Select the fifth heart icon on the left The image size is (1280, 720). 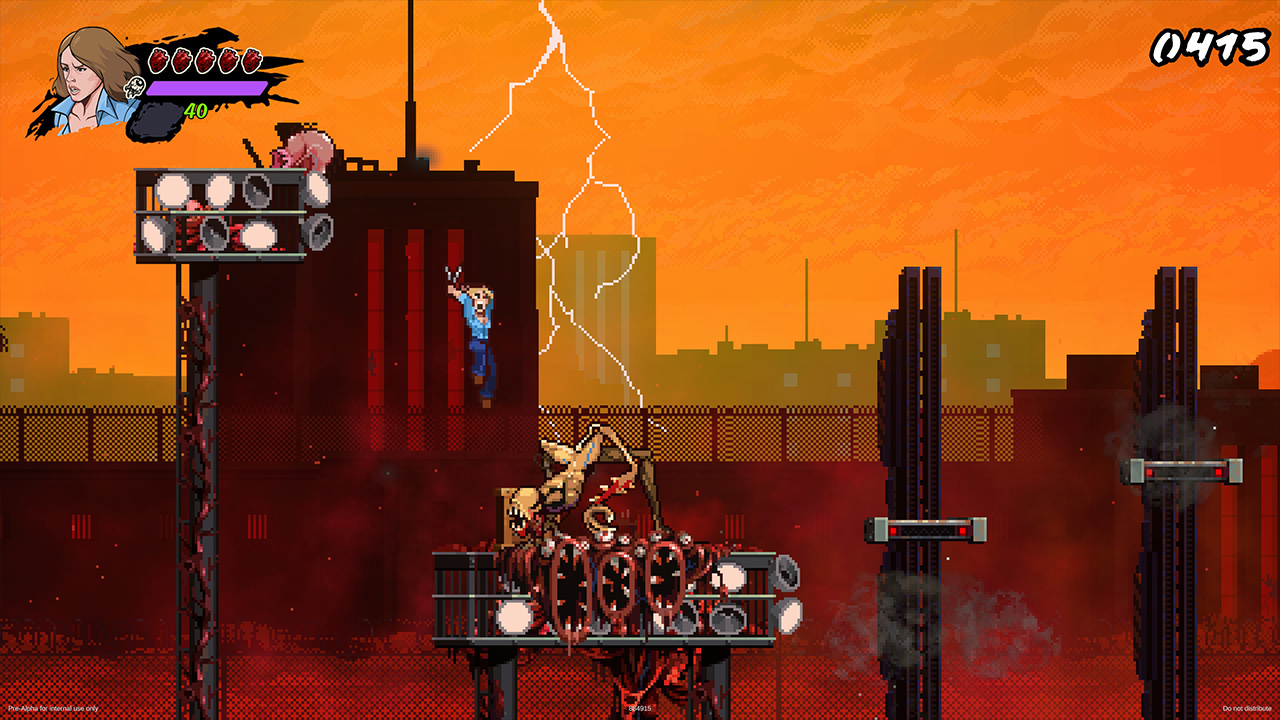(x=253, y=60)
